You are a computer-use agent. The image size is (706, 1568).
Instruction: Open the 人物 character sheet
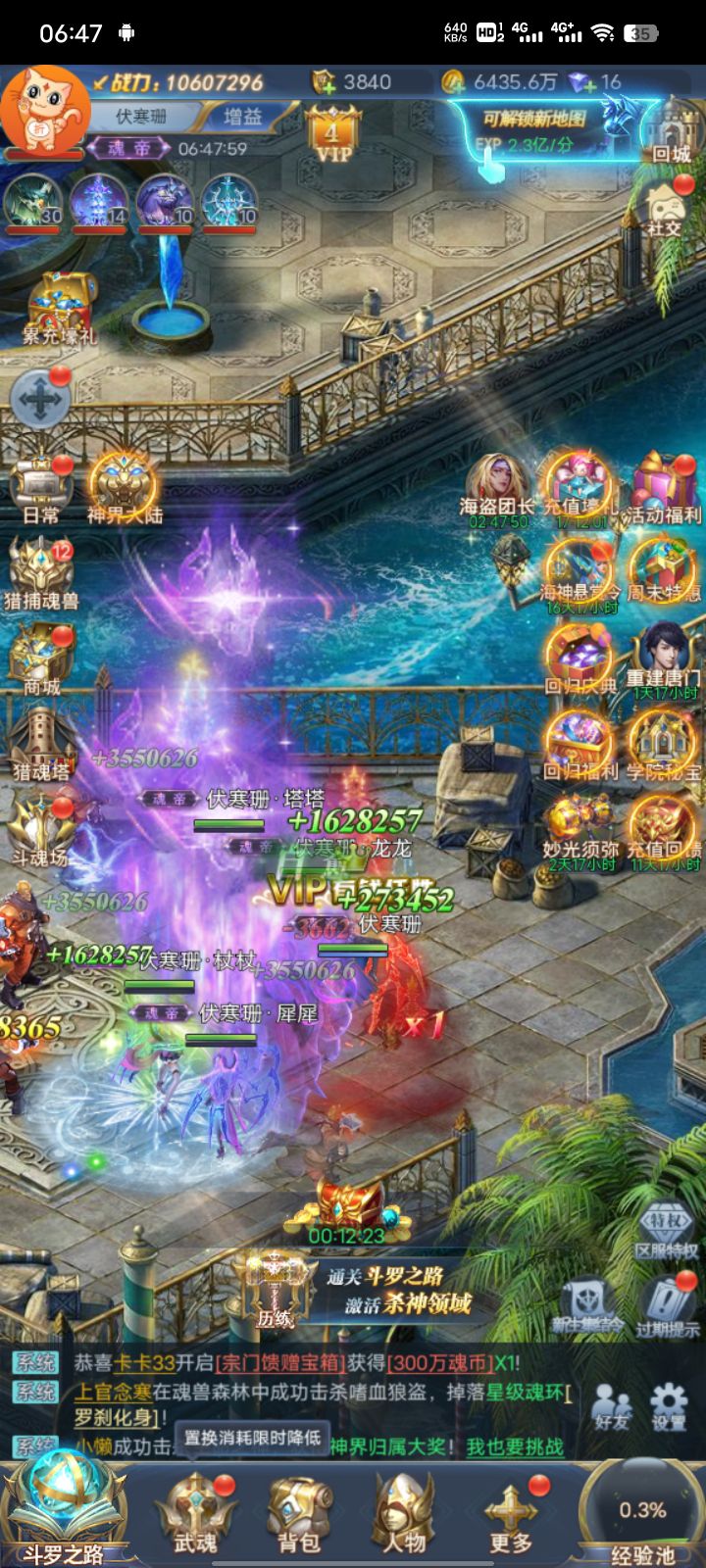(x=404, y=1514)
